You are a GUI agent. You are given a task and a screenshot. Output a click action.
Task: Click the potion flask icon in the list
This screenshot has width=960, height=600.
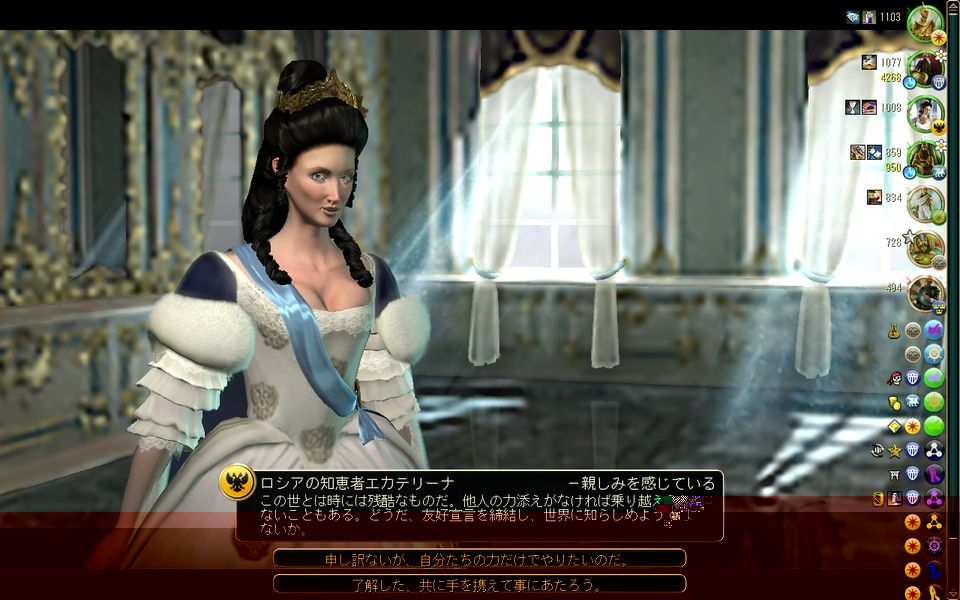tap(893, 330)
